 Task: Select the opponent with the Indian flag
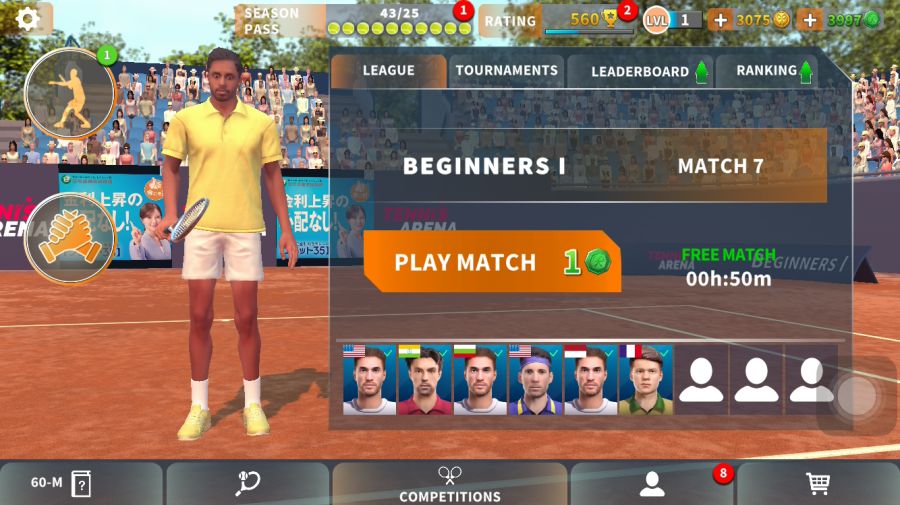(x=425, y=380)
